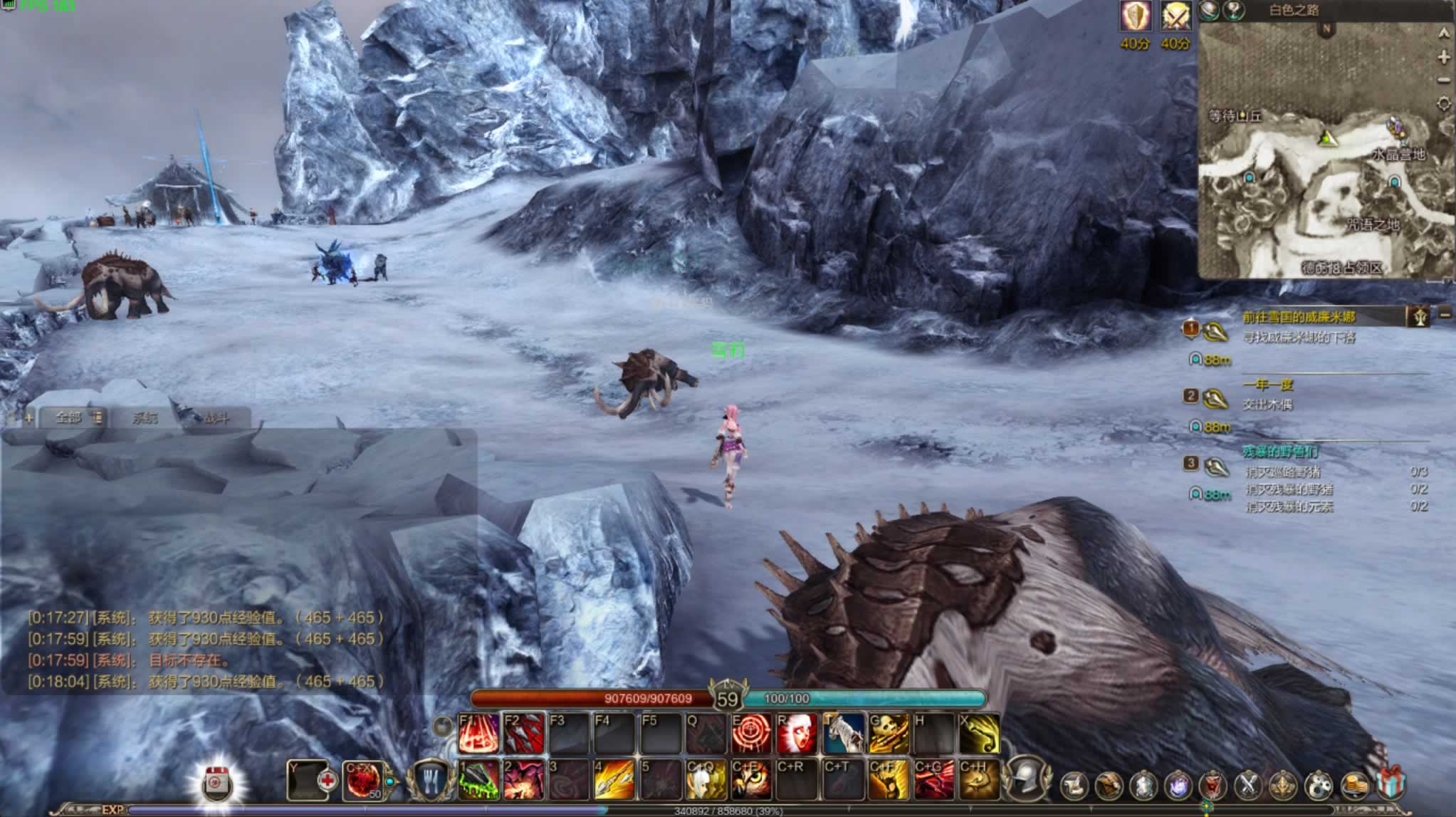Switch to the 系统 chat tab
The image size is (1456, 817).
click(145, 417)
